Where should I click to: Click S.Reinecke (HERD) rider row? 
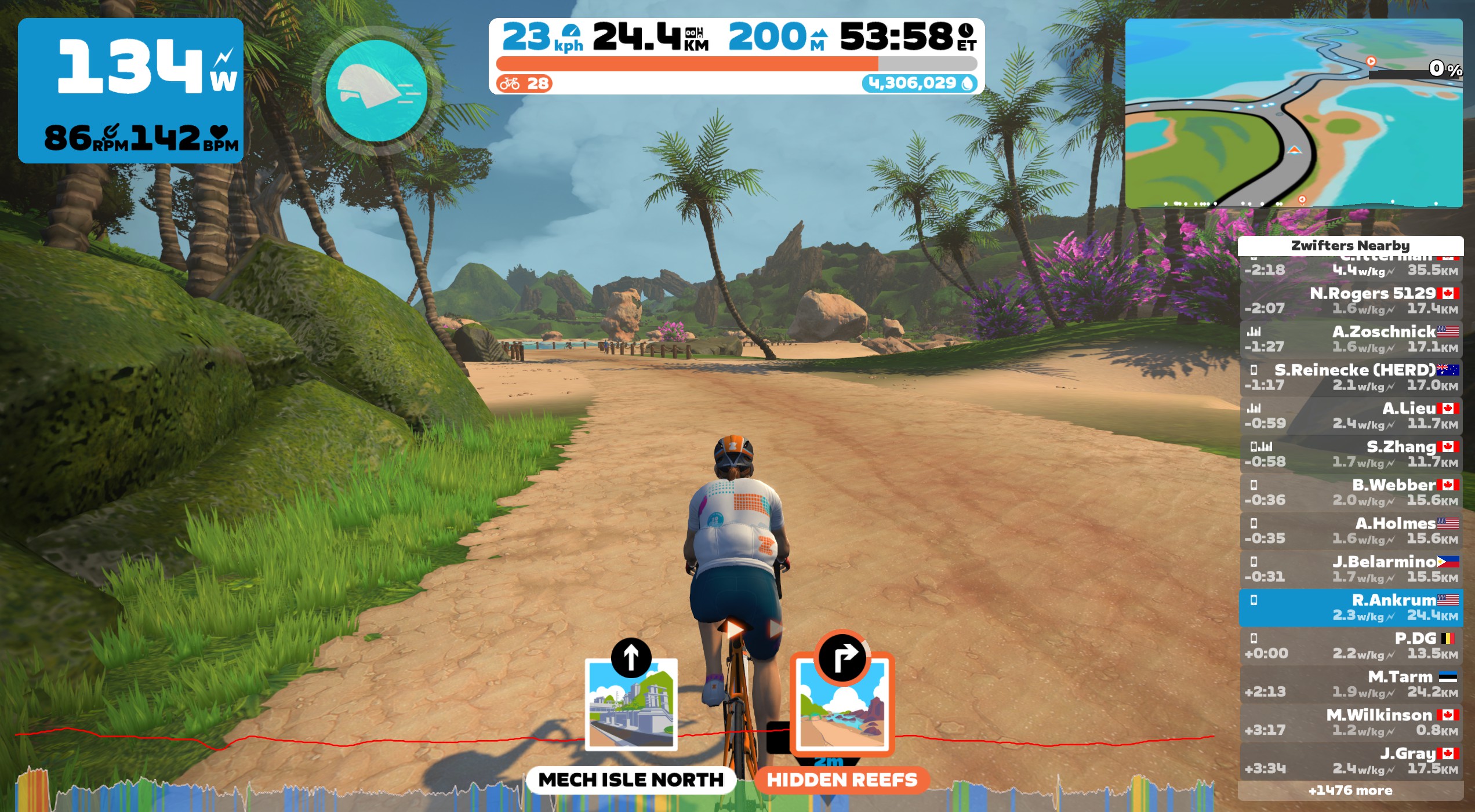1350,377
